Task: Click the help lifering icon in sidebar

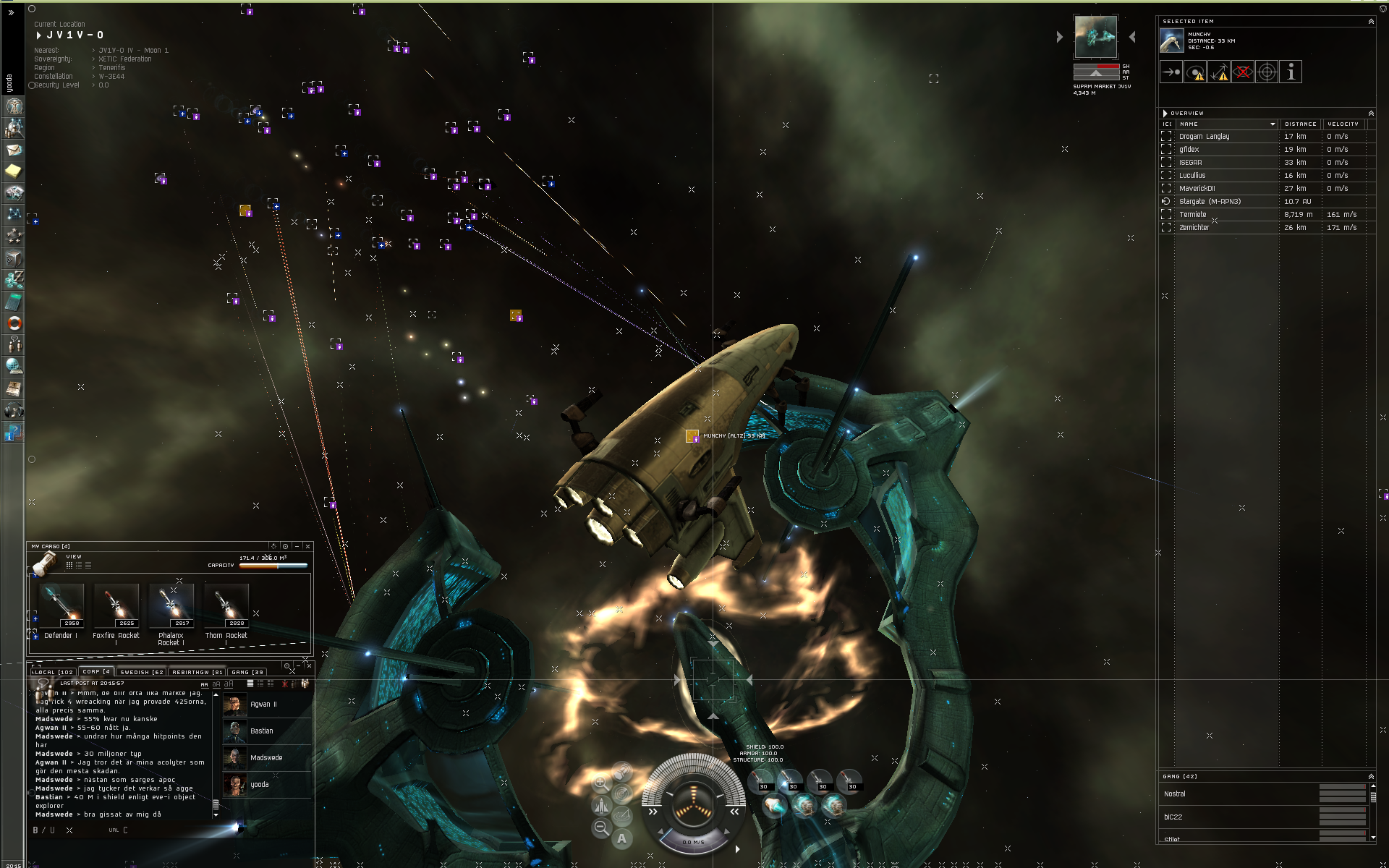Action: coord(13,322)
